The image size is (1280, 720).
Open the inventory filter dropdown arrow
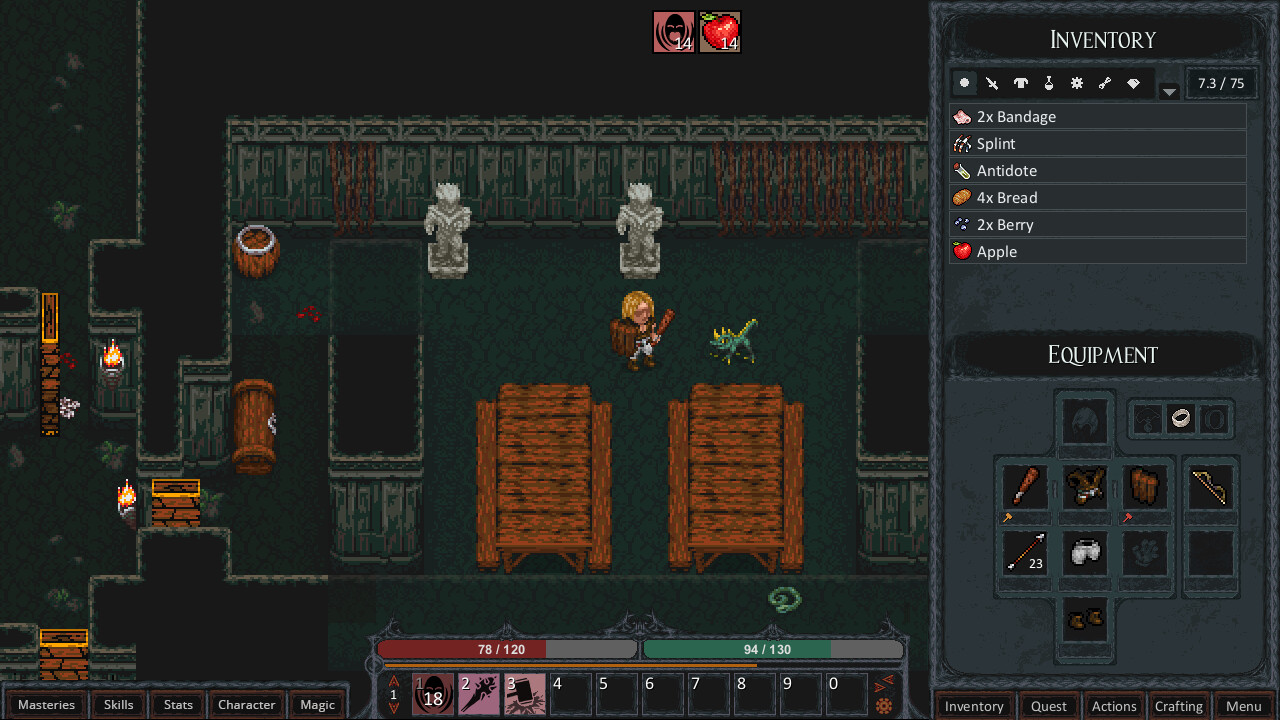[1169, 89]
